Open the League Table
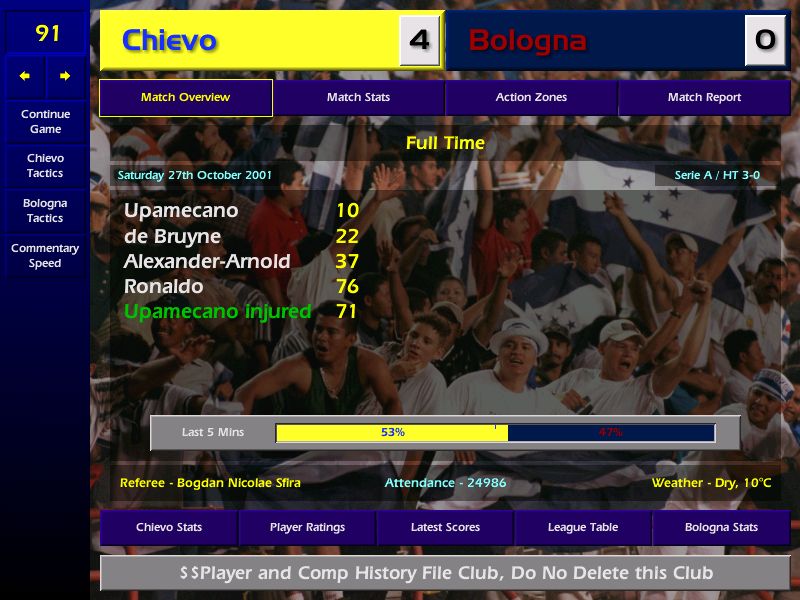 point(583,527)
